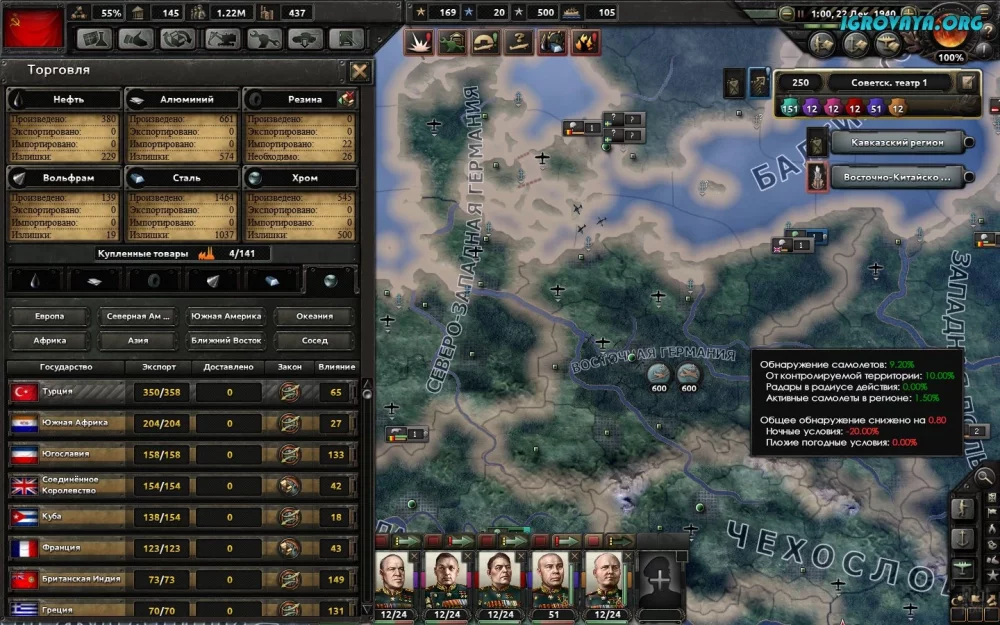Viewport: 1000px width, 625px height.
Task: Select the Сталь resource header
Action: point(183,178)
